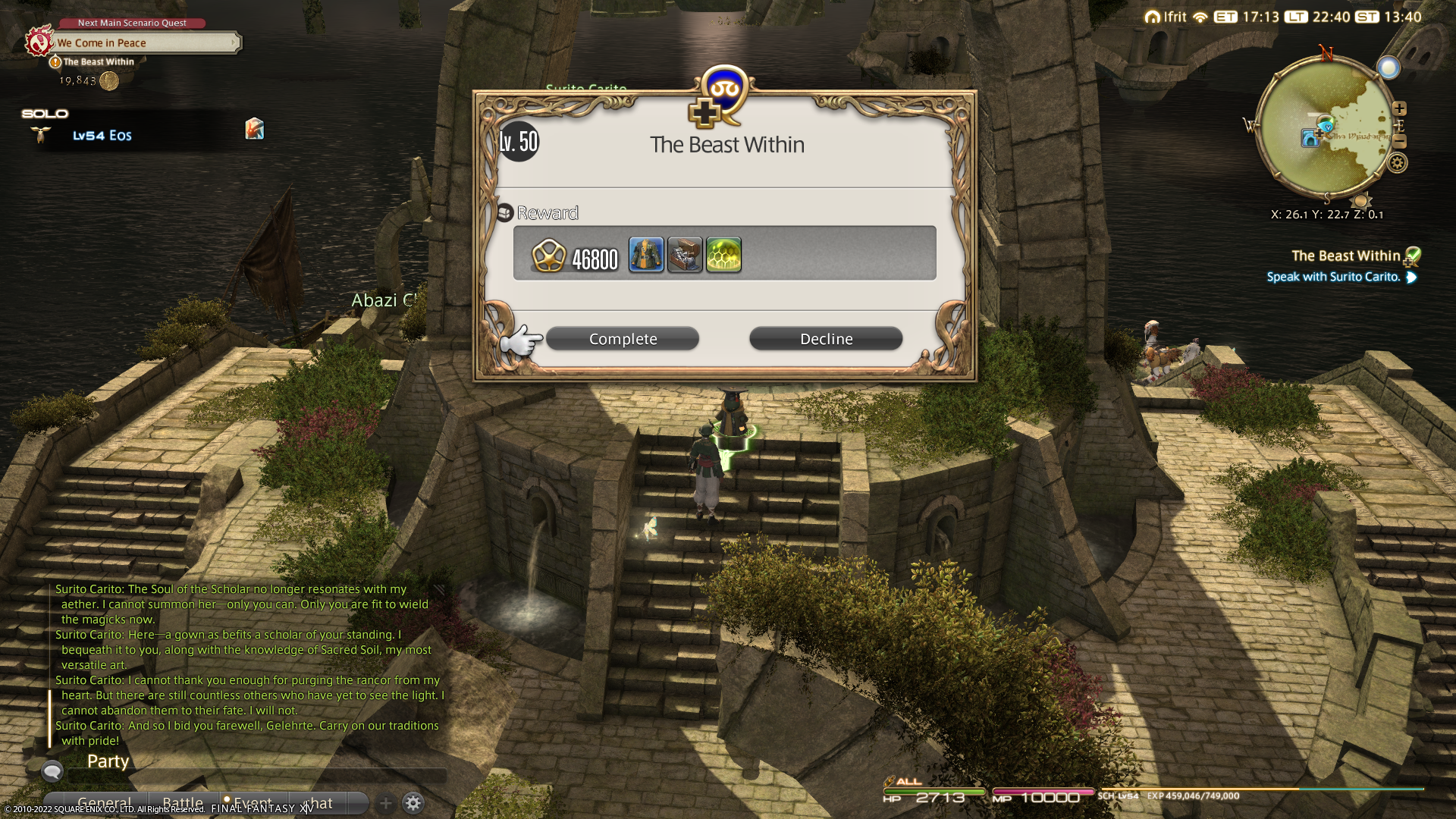
Task: Click the Speak with Surito Carito objective
Action: [1333, 278]
